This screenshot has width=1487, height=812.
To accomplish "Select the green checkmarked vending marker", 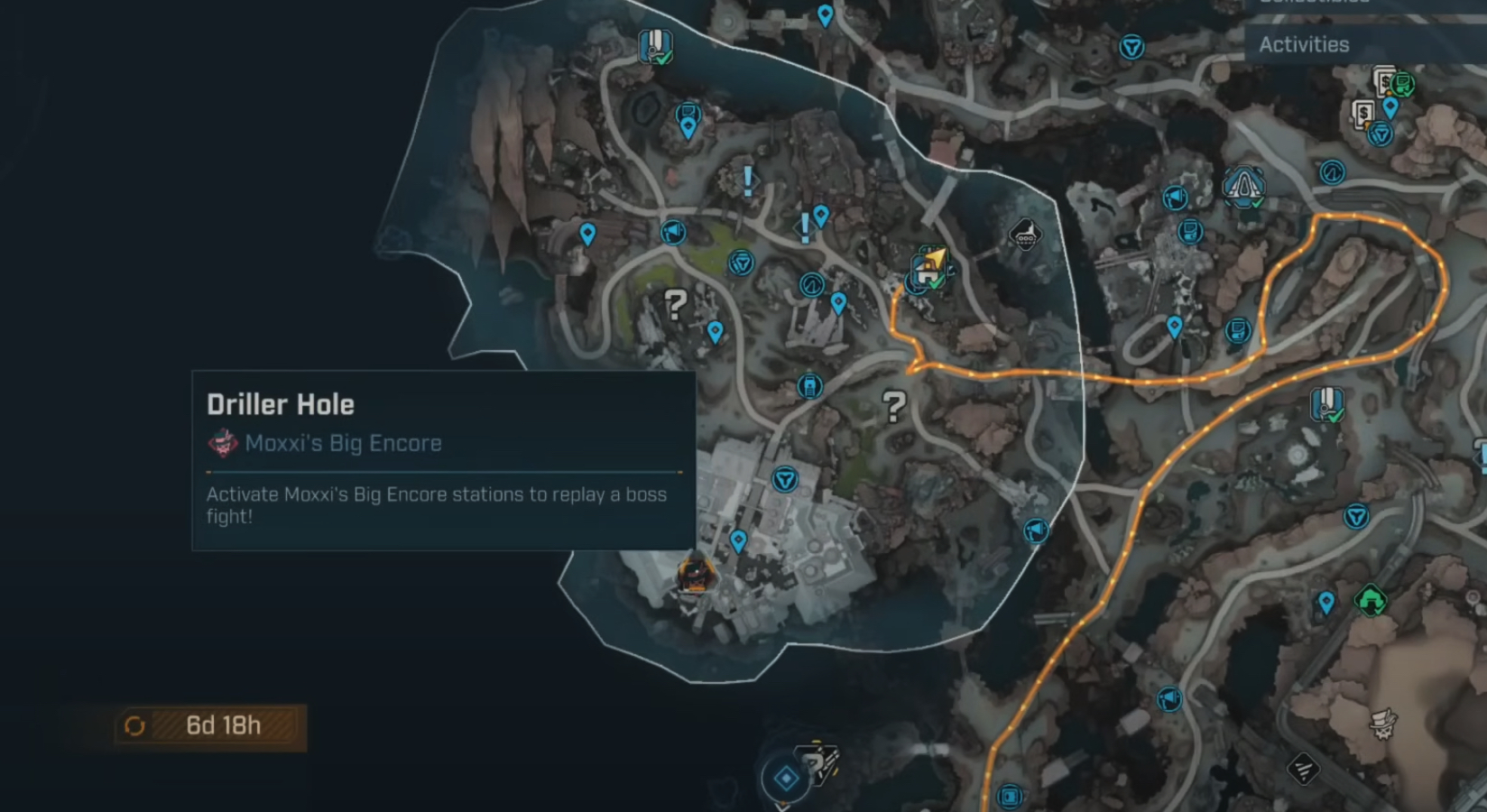I will [x=1401, y=85].
